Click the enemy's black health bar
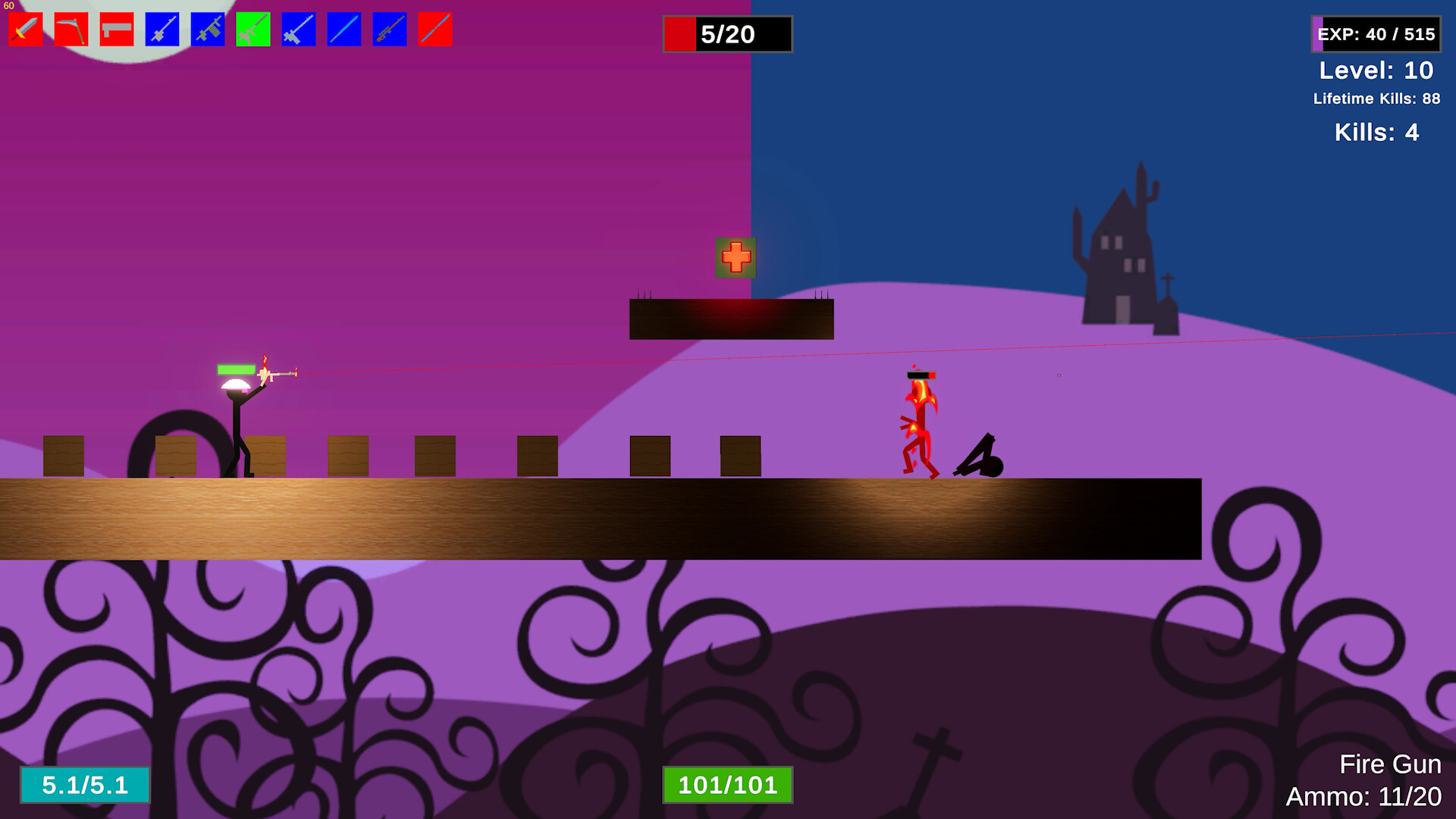This screenshot has height=819, width=1456. [x=920, y=373]
